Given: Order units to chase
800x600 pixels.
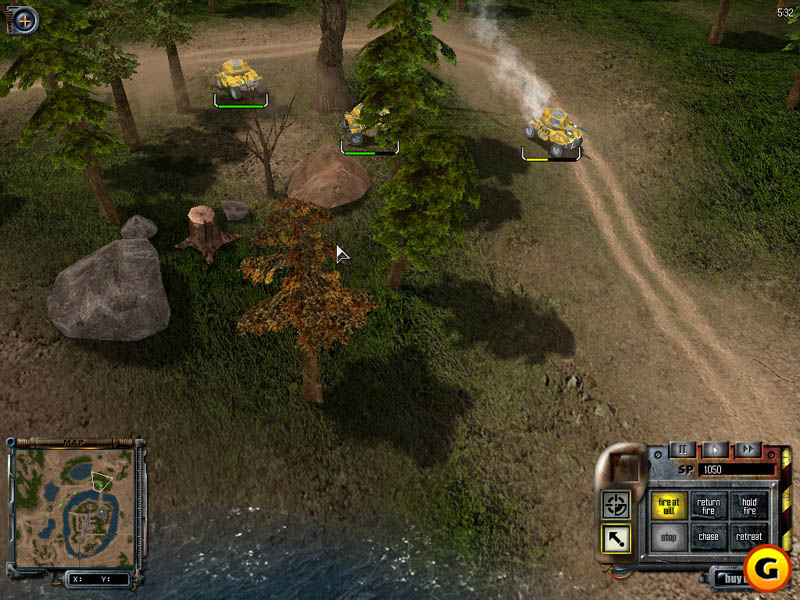Looking at the screenshot, I should coord(708,537).
